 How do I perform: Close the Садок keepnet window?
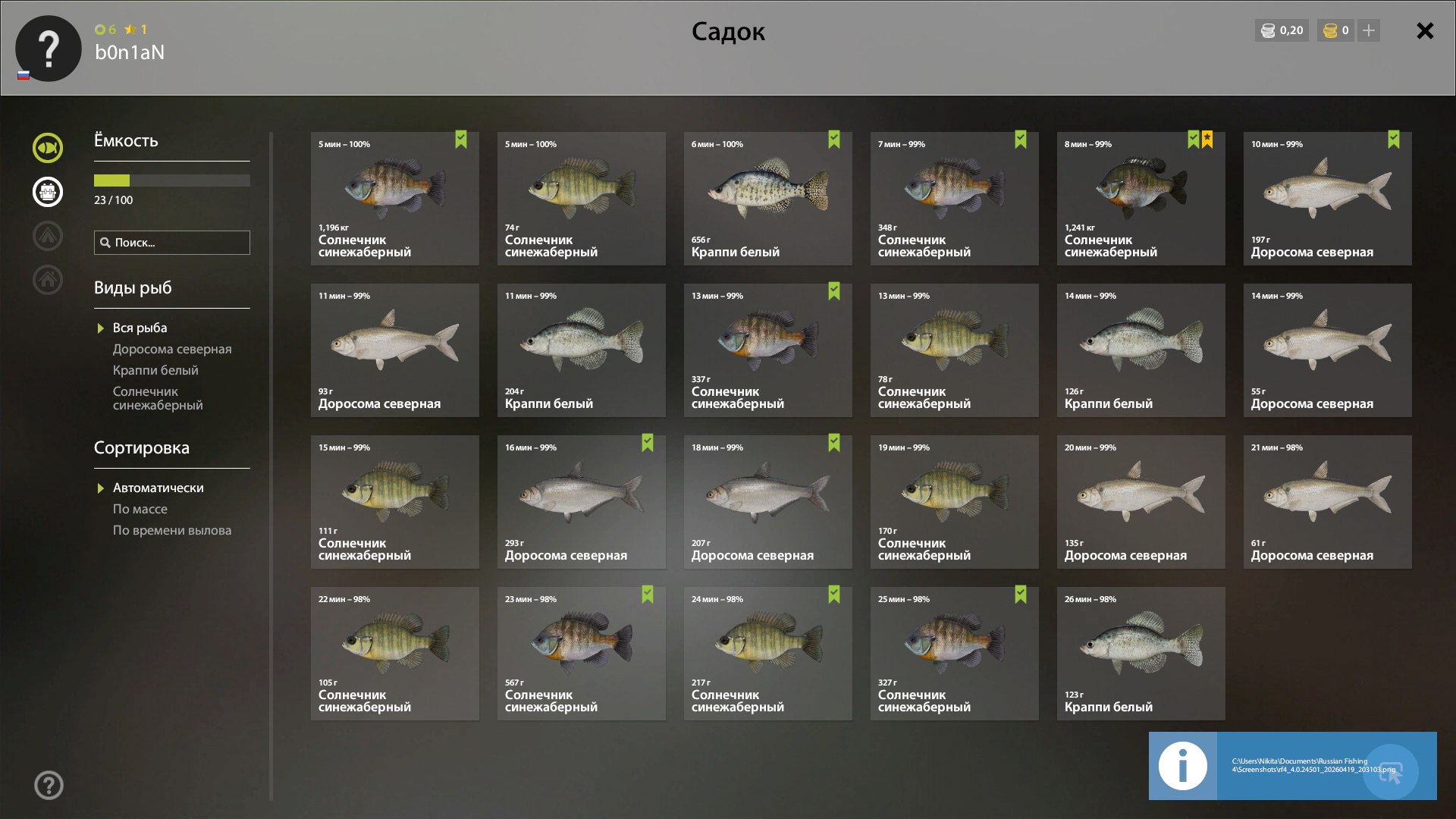[x=1425, y=31]
